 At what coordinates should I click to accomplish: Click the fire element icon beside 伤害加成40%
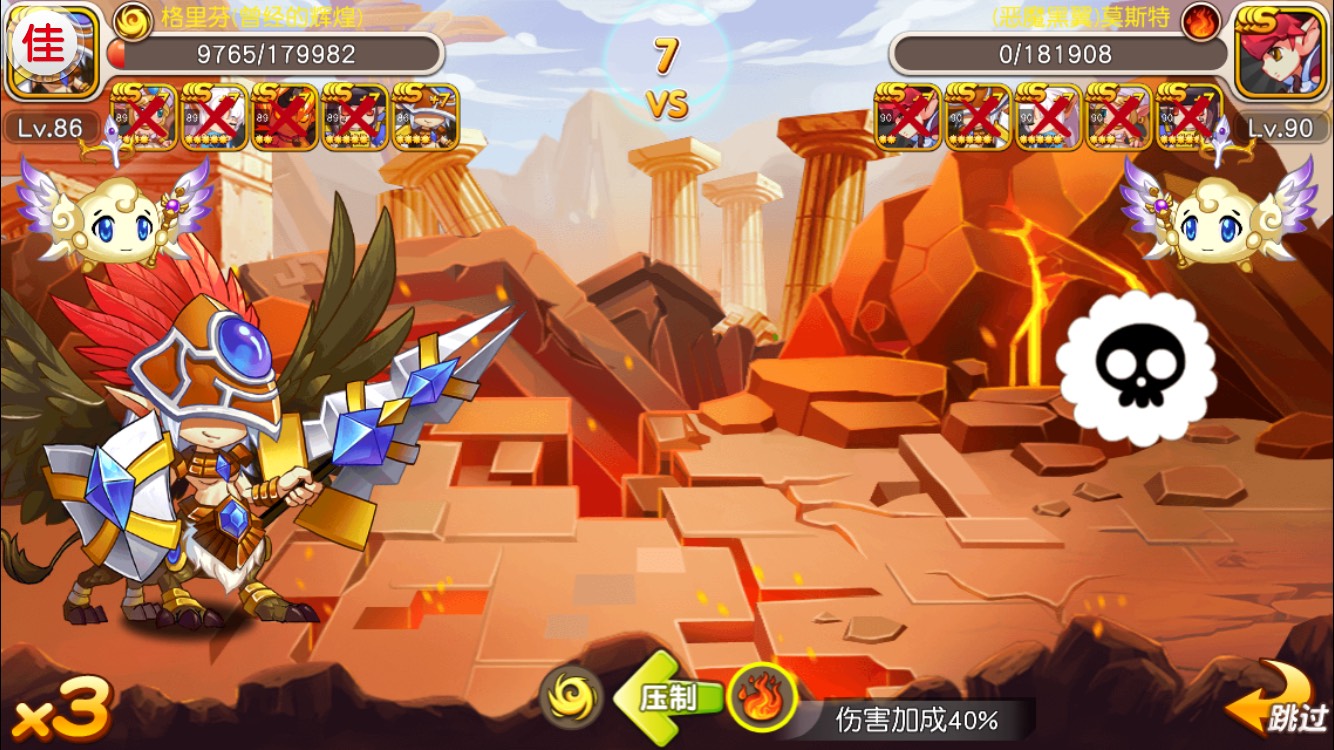click(x=763, y=696)
